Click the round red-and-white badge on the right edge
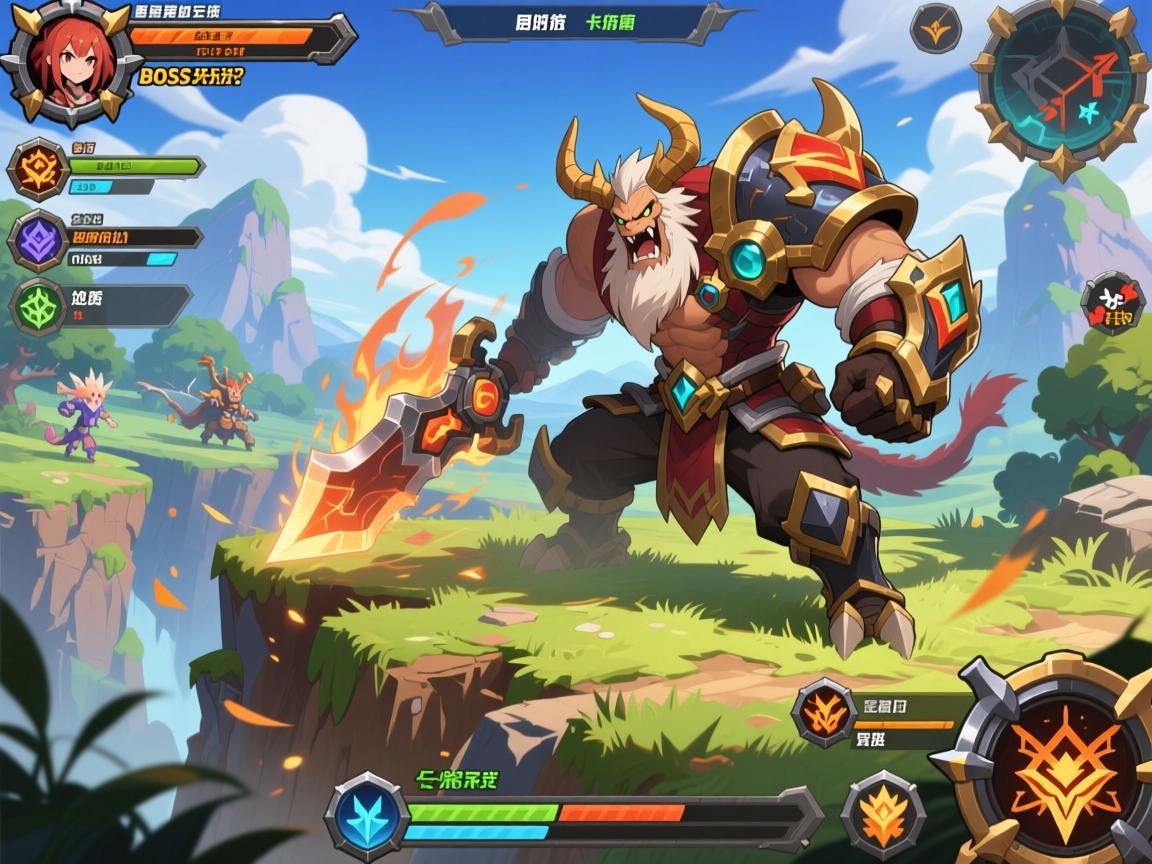The image size is (1152, 864). (1112, 303)
